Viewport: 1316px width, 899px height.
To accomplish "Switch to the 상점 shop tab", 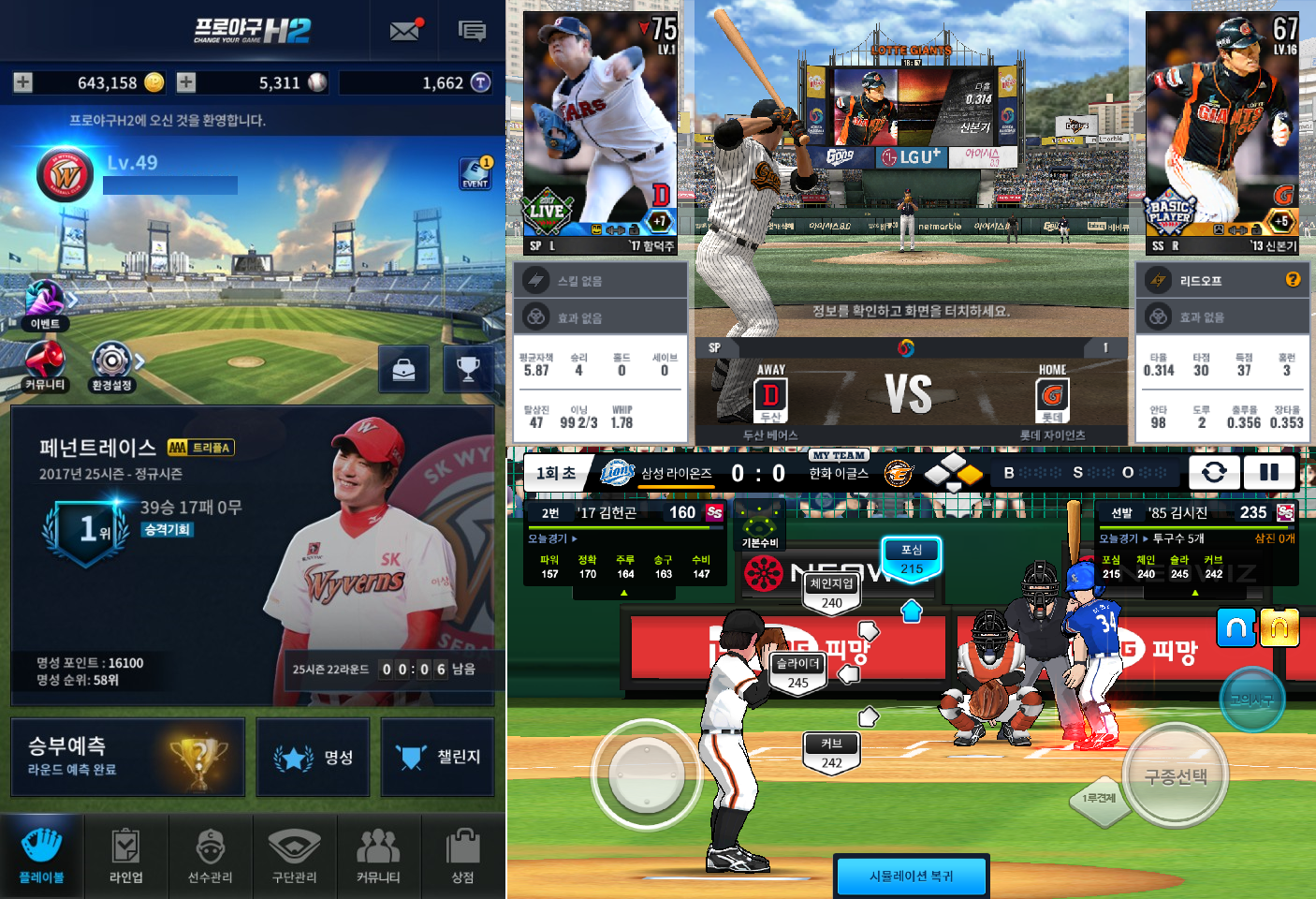I will tap(463, 856).
